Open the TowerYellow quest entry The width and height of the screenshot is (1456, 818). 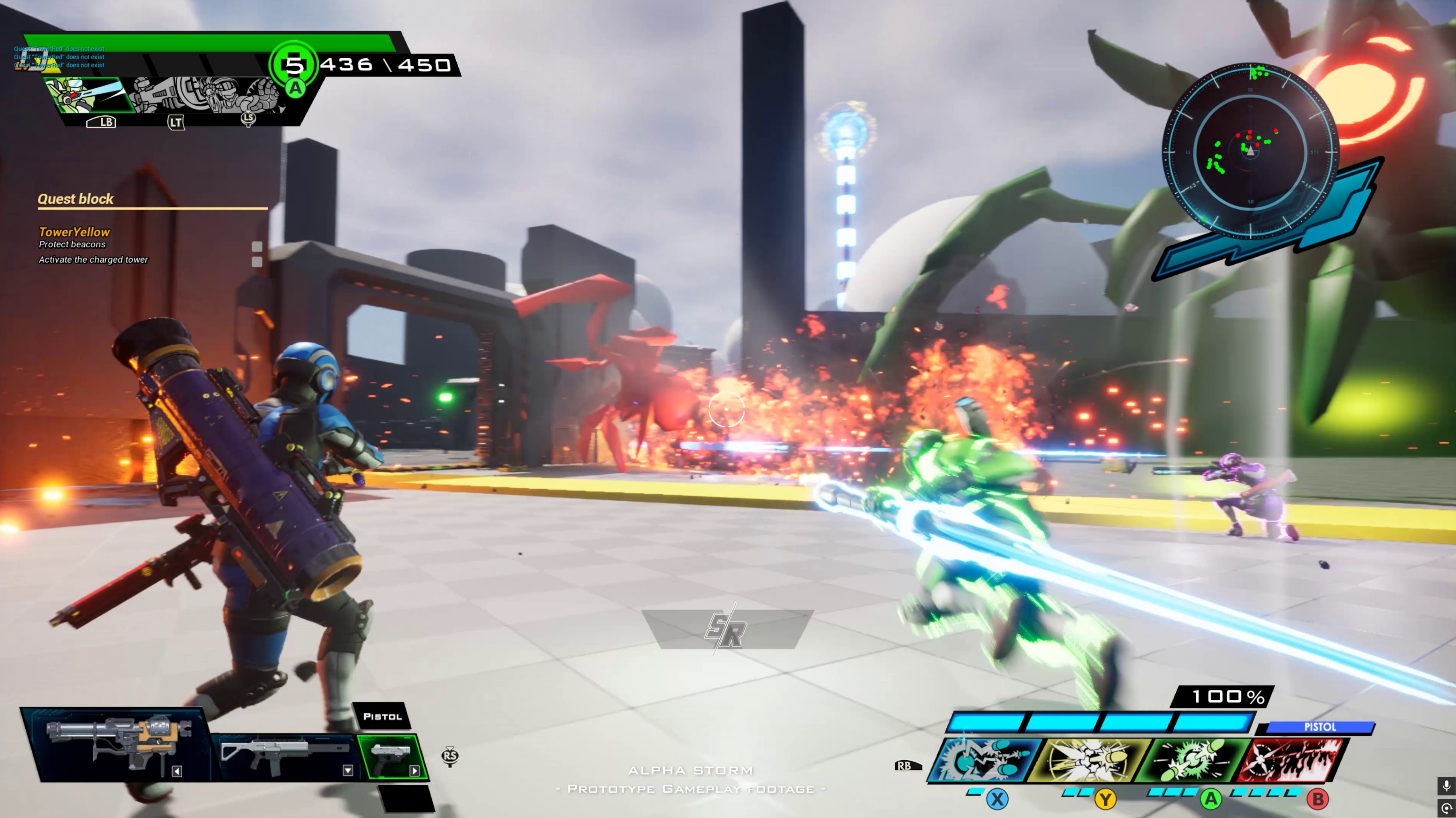point(74,232)
